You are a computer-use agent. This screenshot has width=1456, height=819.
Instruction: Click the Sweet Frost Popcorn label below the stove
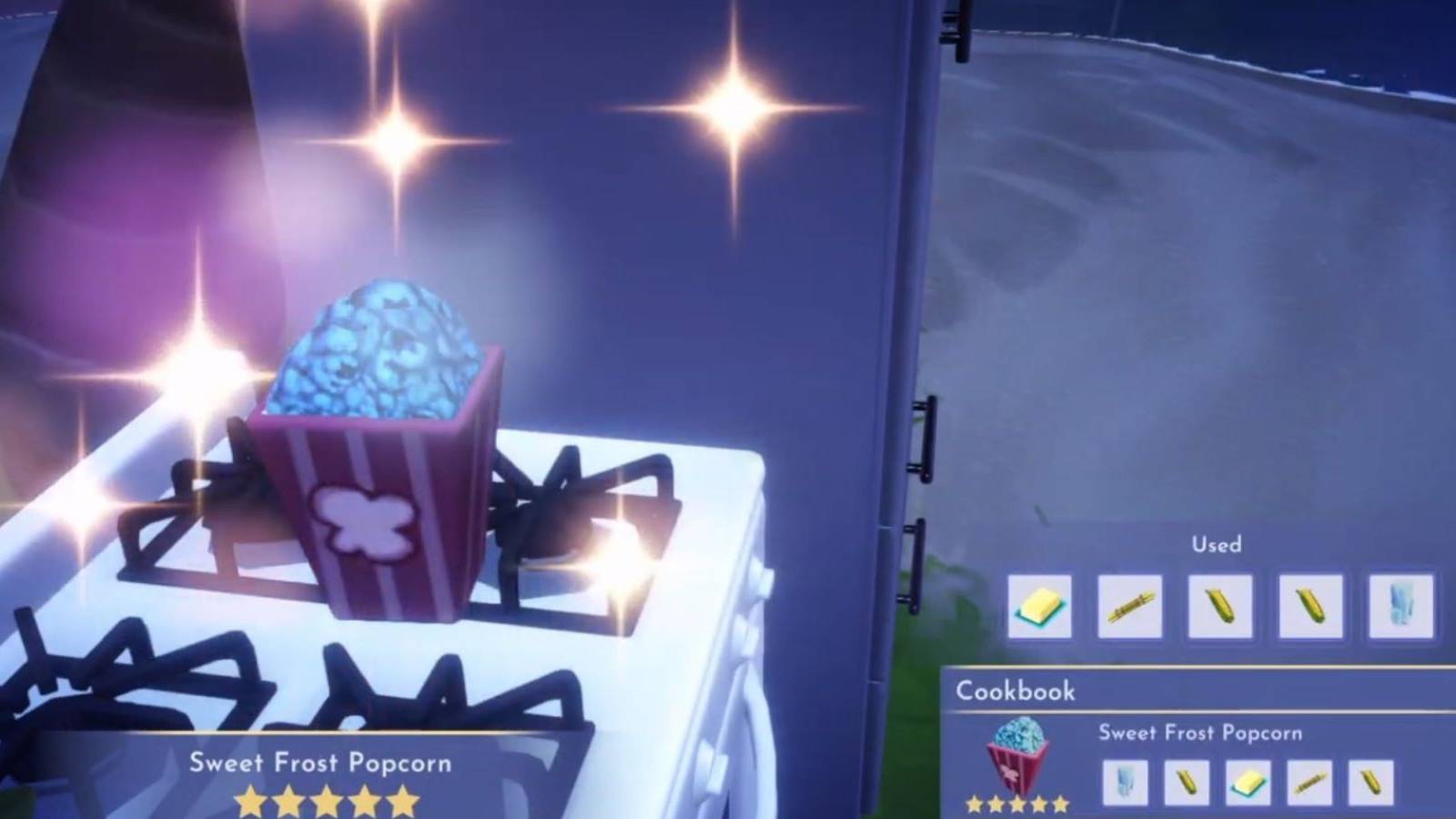(x=323, y=765)
